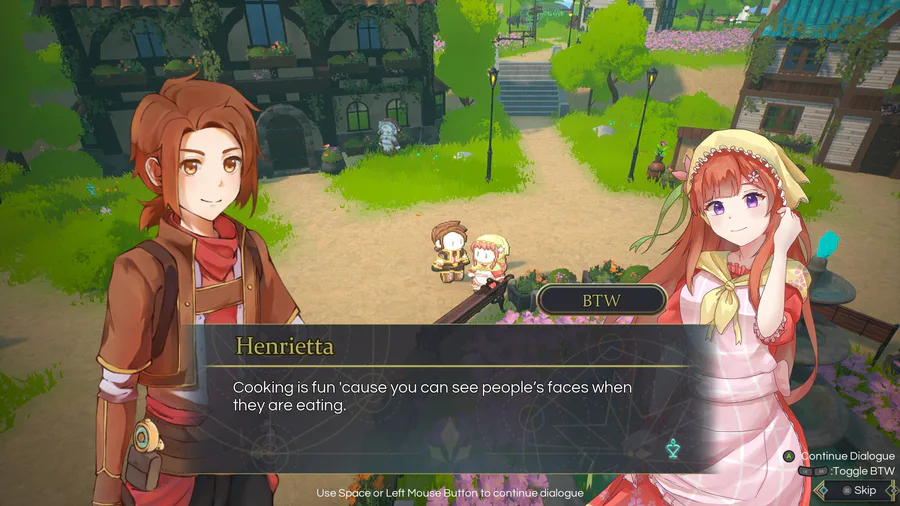
Task: Click the teal continue arrow in the dialogue box
Action: tap(673, 449)
